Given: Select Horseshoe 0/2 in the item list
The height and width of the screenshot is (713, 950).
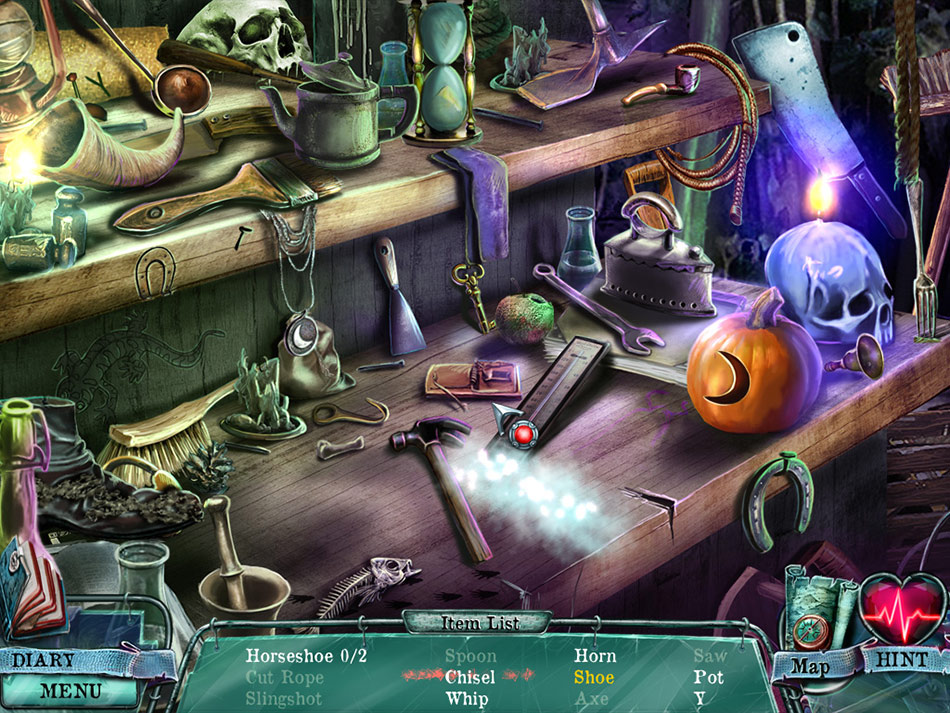Looking at the screenshot, I should pyautogui.click(x=306, y=656).
